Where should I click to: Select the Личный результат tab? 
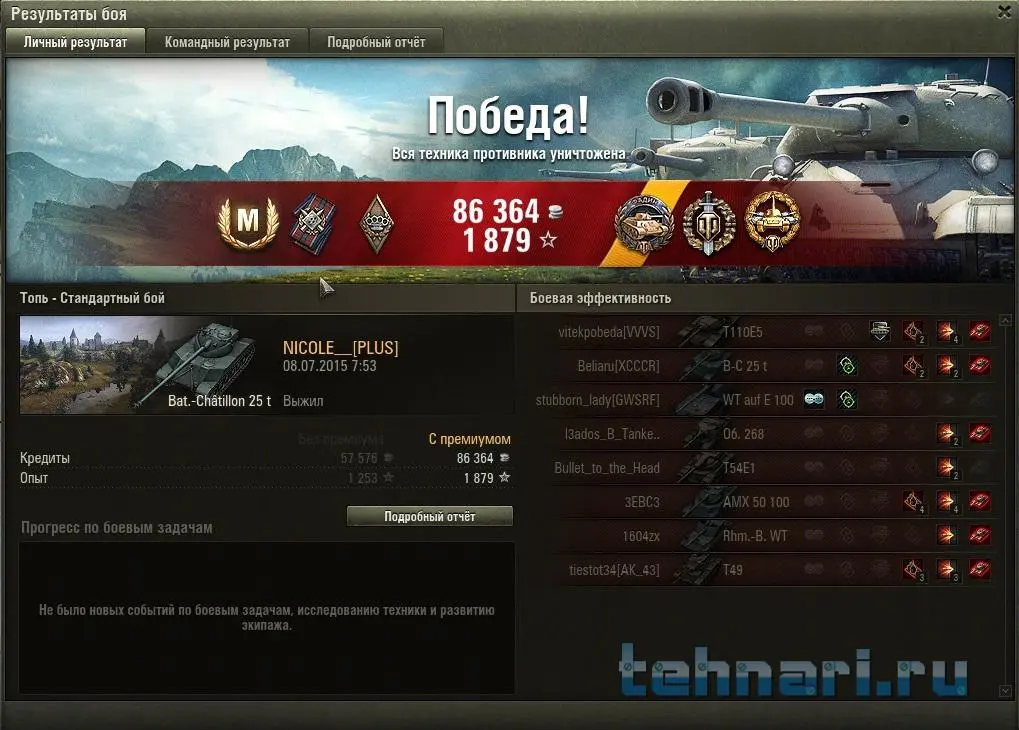tap(75, 42)
